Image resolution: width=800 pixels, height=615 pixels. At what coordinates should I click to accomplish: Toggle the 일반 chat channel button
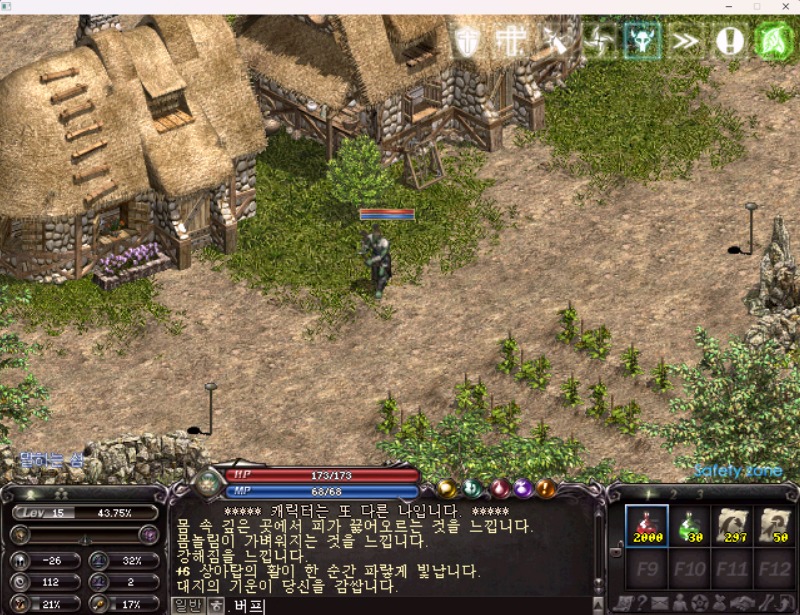[x=187, y=605]
